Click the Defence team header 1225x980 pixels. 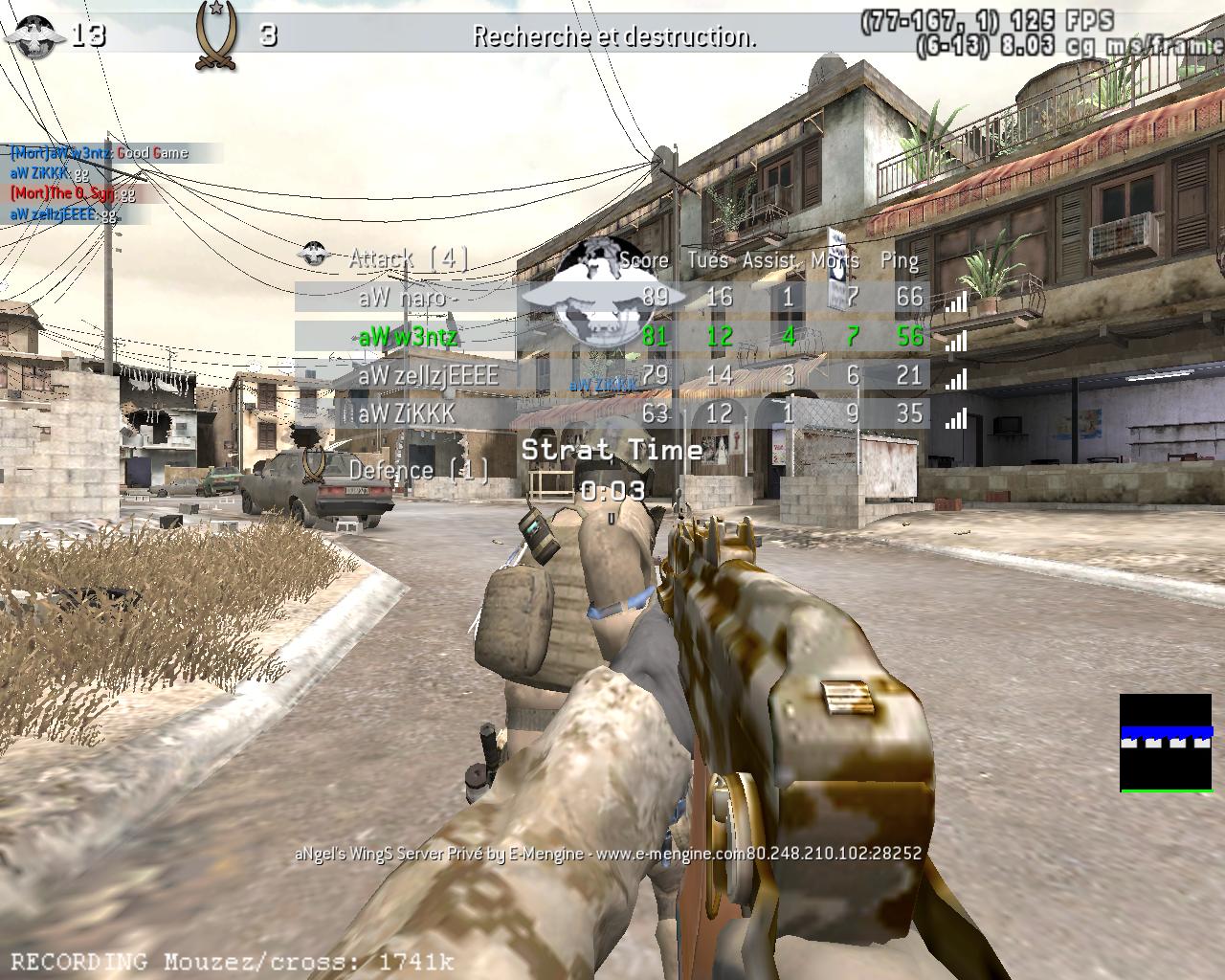[419, 470]
